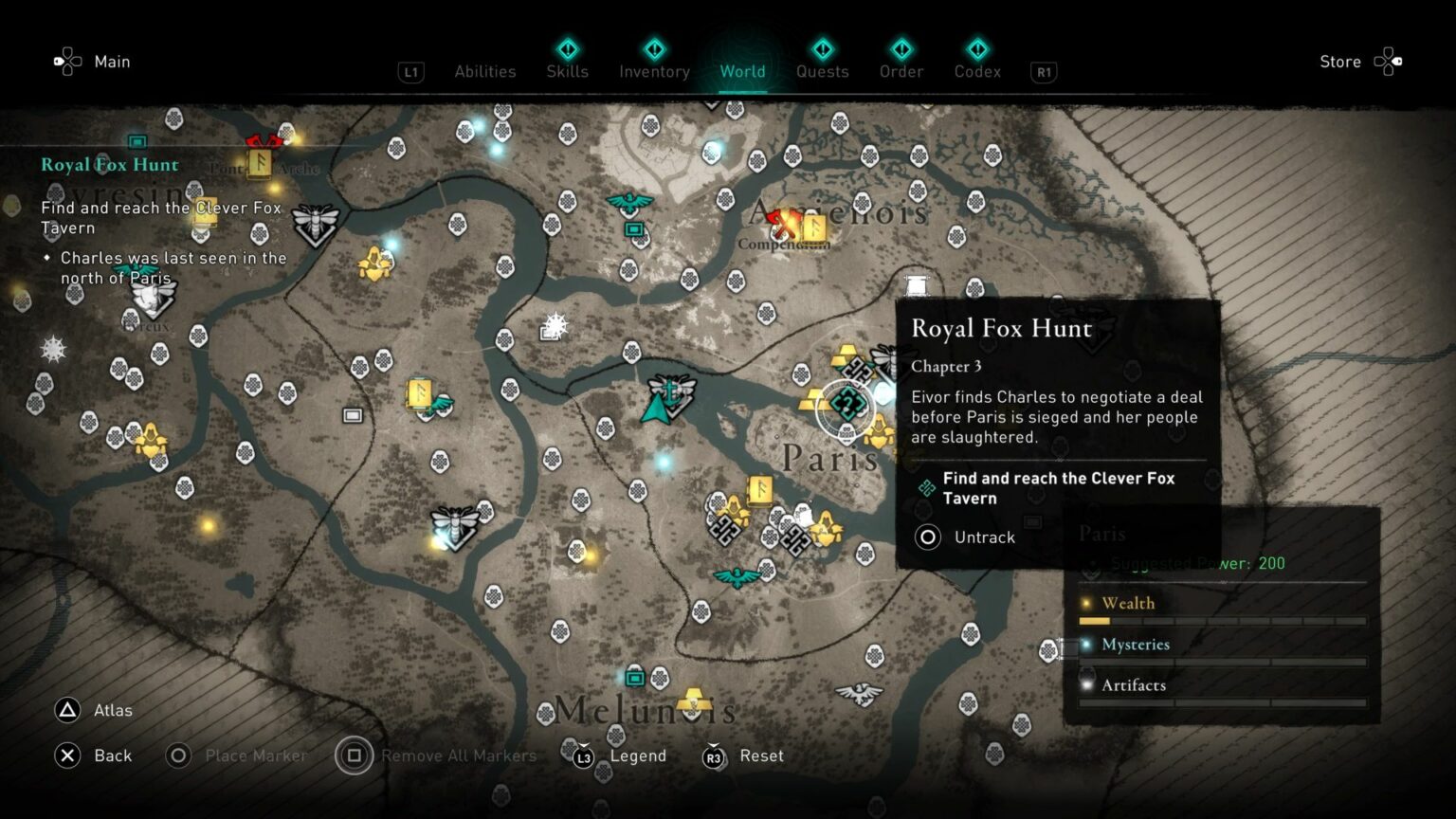
Task: Click Place Marker at the bottom bar
Action: click(x=254, y=755)
